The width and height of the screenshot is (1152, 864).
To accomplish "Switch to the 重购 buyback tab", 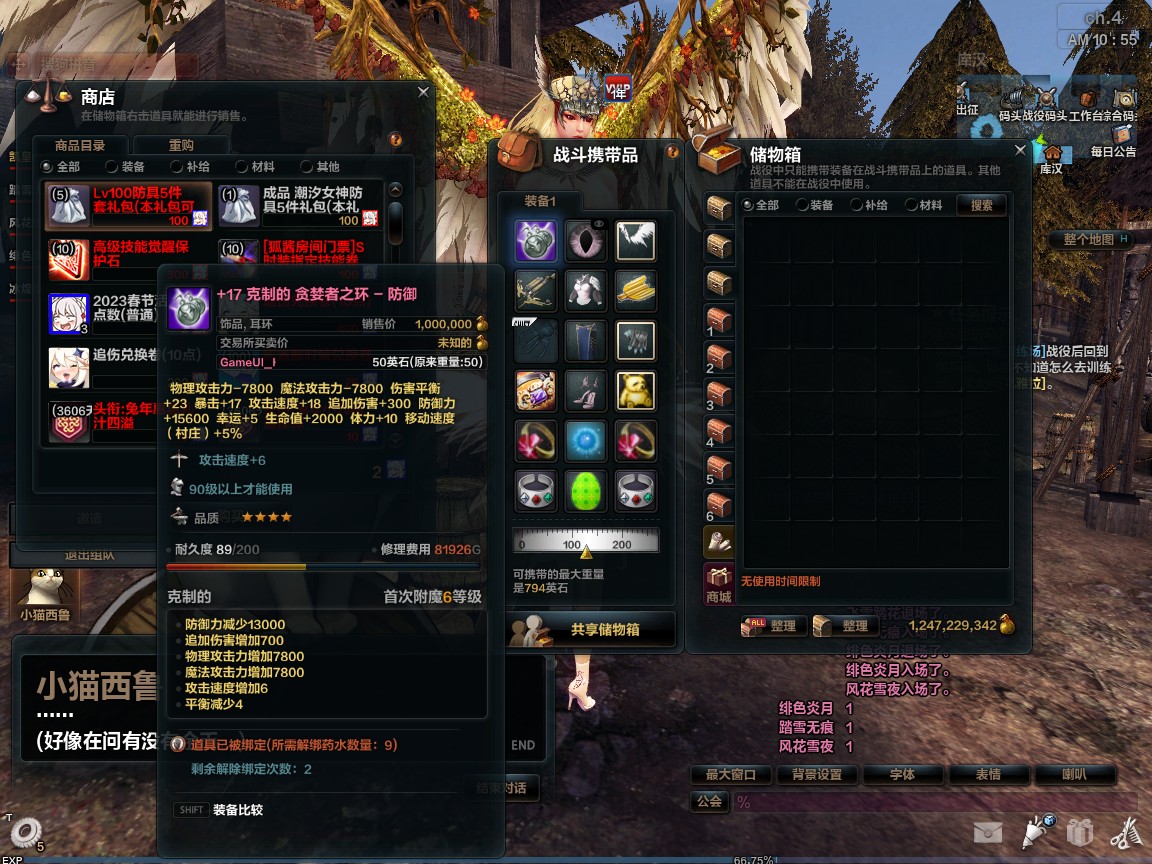I will click(x=181, y=145).
